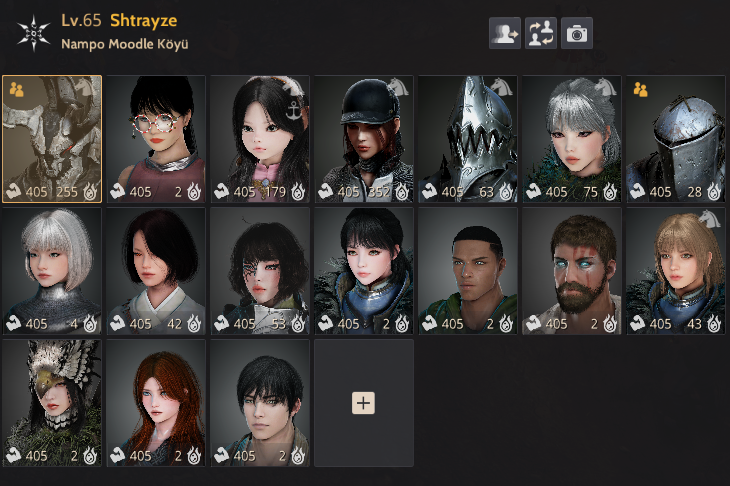Select the character with the black cap
This screenshot has width=730, height=486.
364,138
